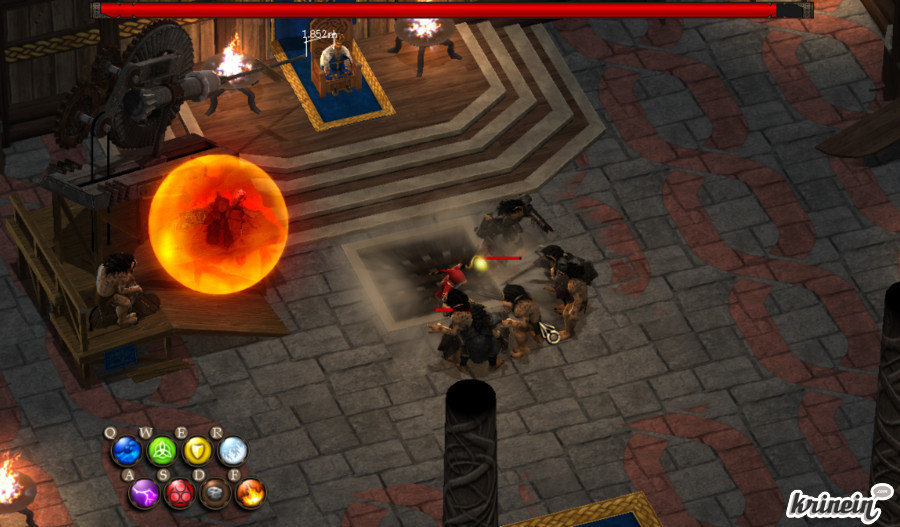Select the purple lightning element orb
Viewport: 900px width, 527px height.
tap(145, 492)
